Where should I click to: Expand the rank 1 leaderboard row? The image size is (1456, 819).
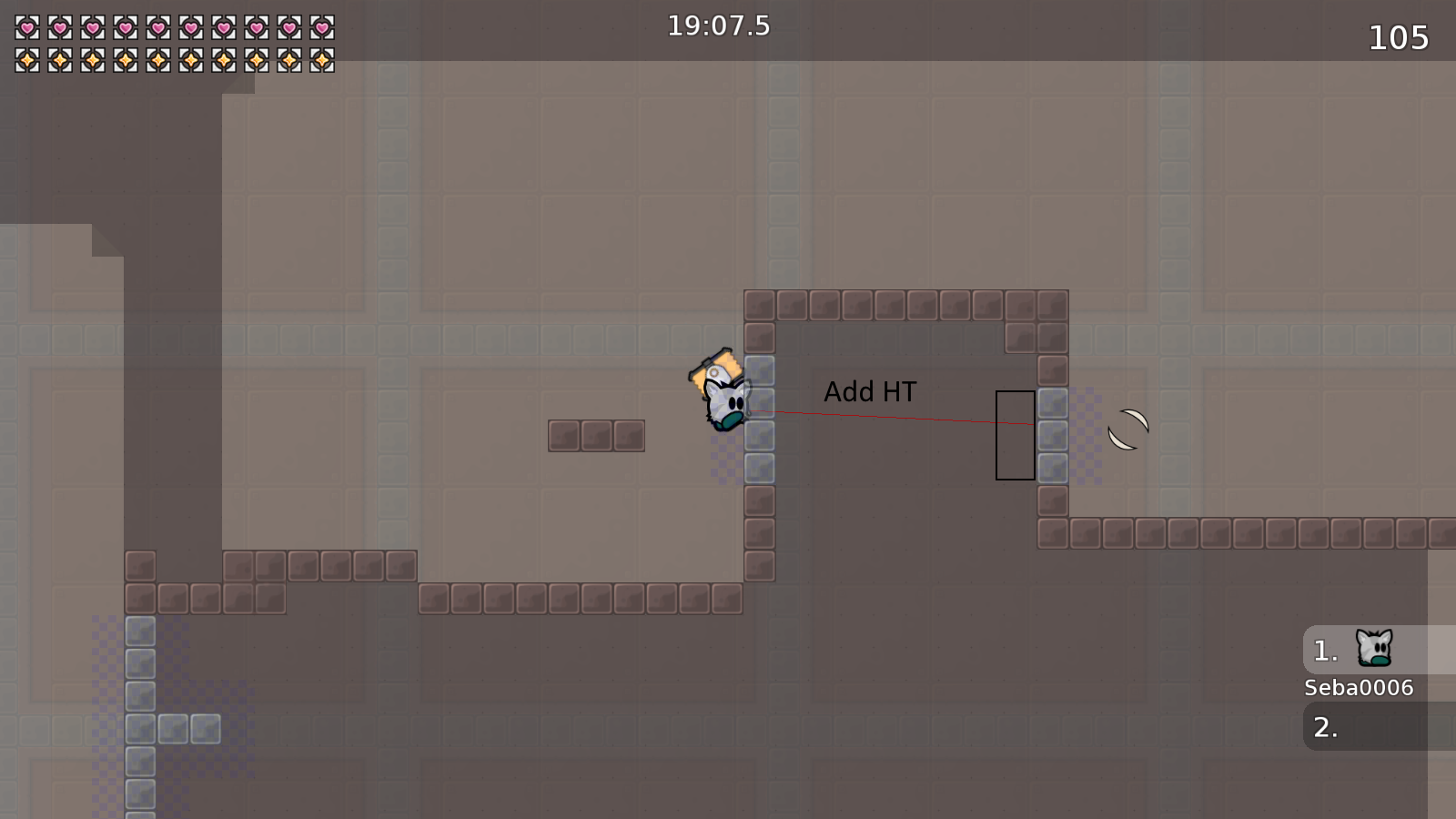point(1327,649)
